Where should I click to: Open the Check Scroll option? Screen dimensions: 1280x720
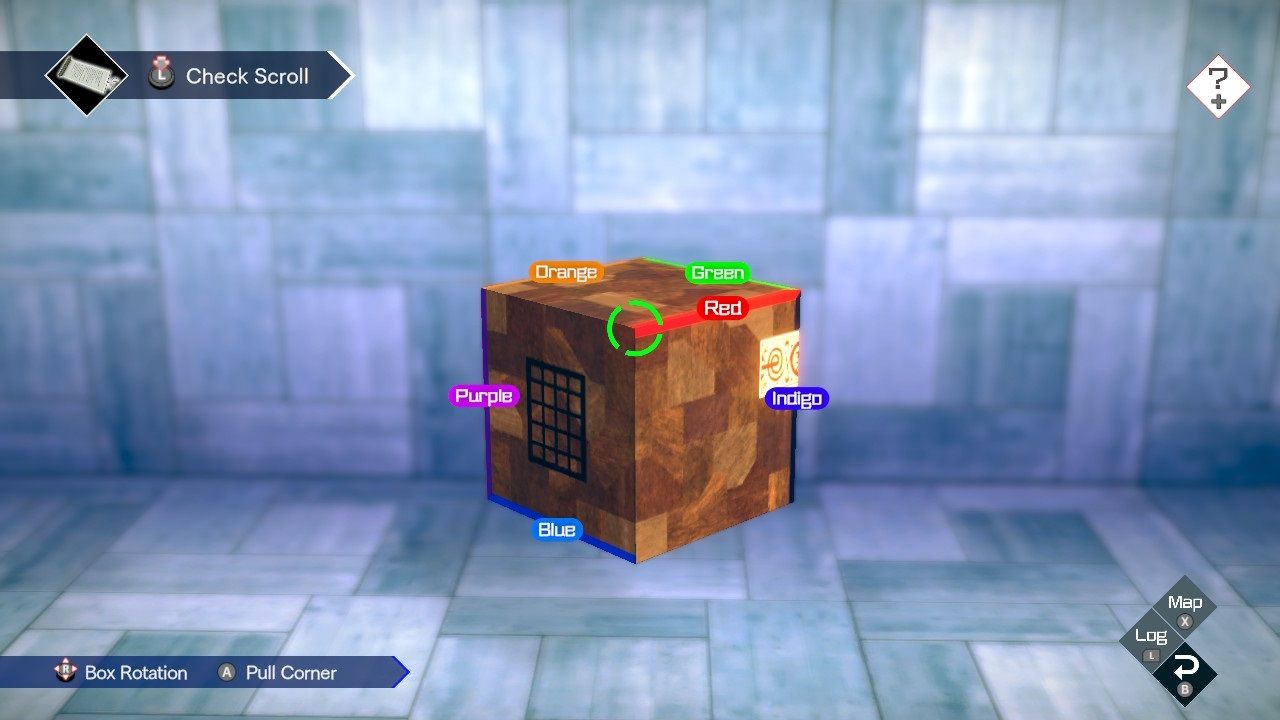(246, 76)
